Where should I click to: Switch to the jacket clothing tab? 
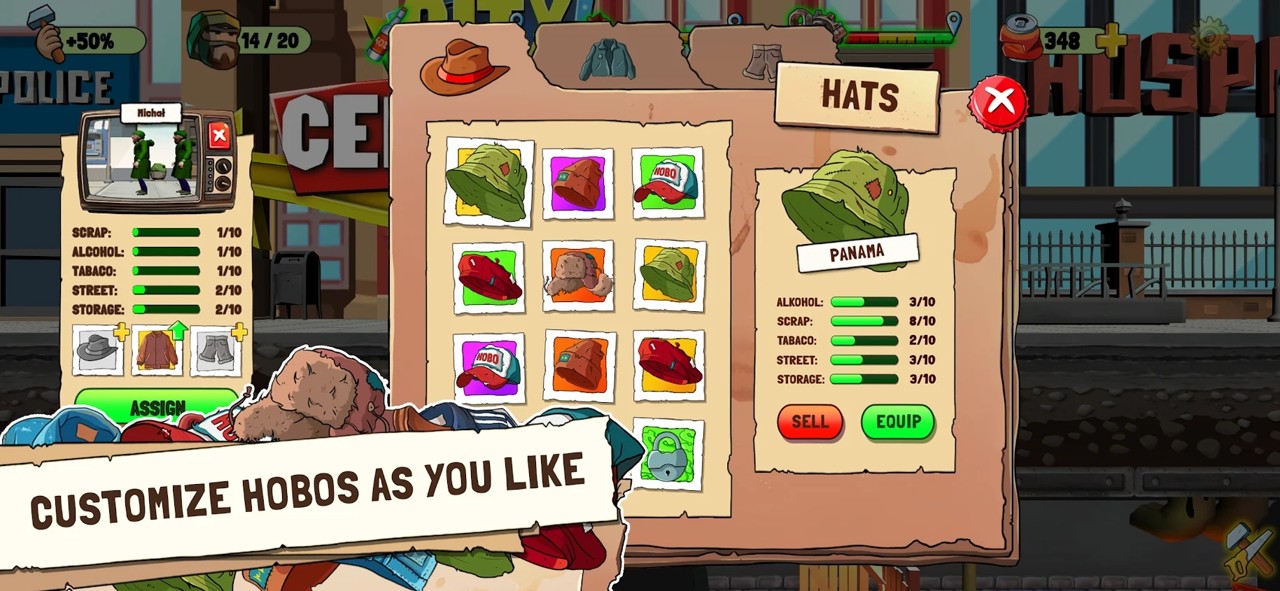coord(607,60)
